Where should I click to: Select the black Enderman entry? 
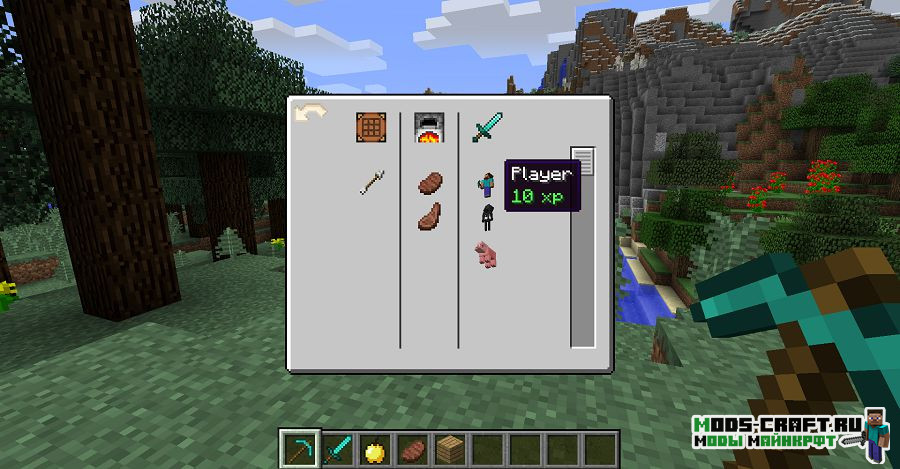click(488, 217)
